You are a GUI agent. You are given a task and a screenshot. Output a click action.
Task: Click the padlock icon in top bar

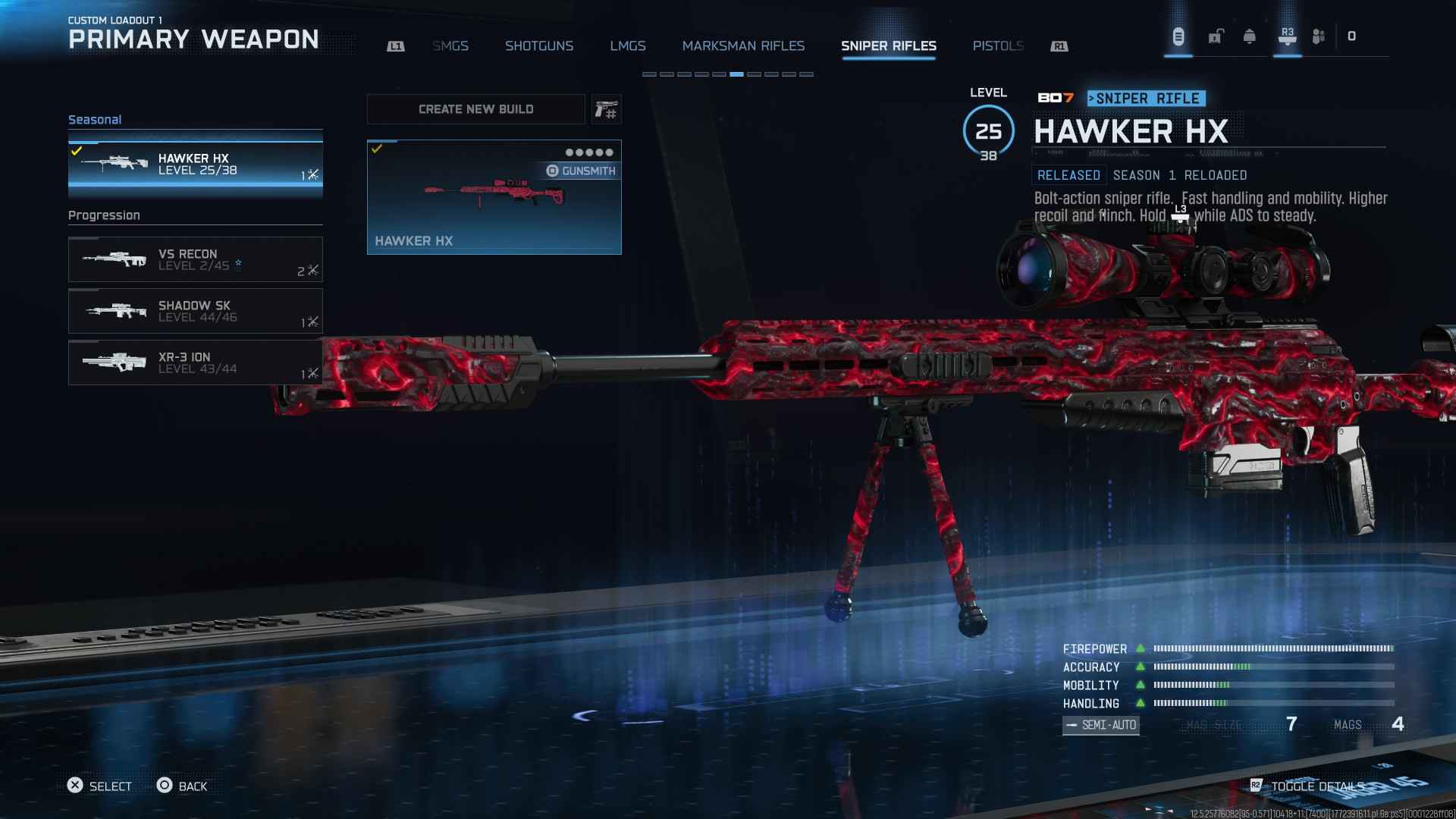coord(1216,36)
